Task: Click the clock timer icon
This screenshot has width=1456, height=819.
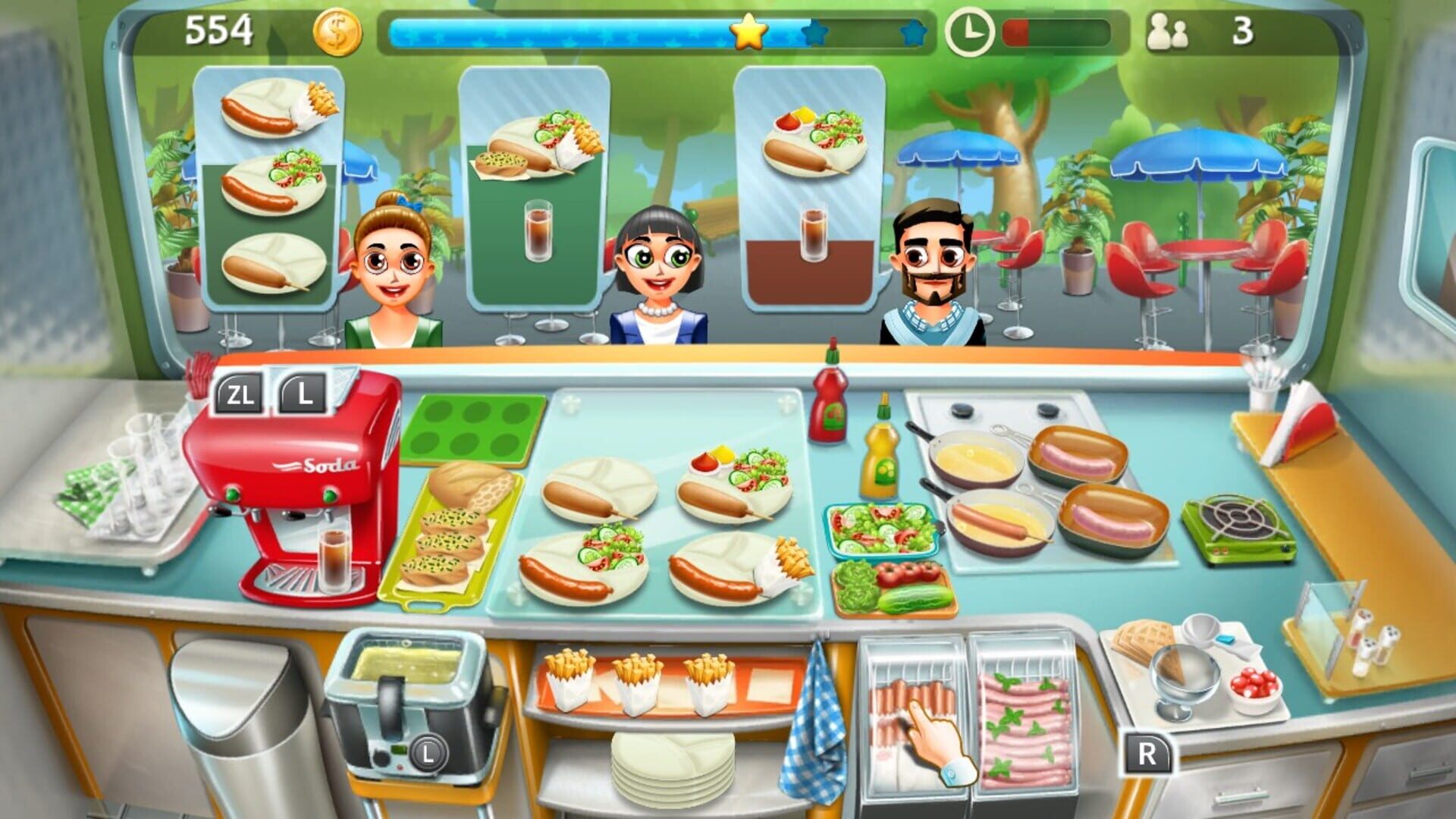Action: (971, 32)
